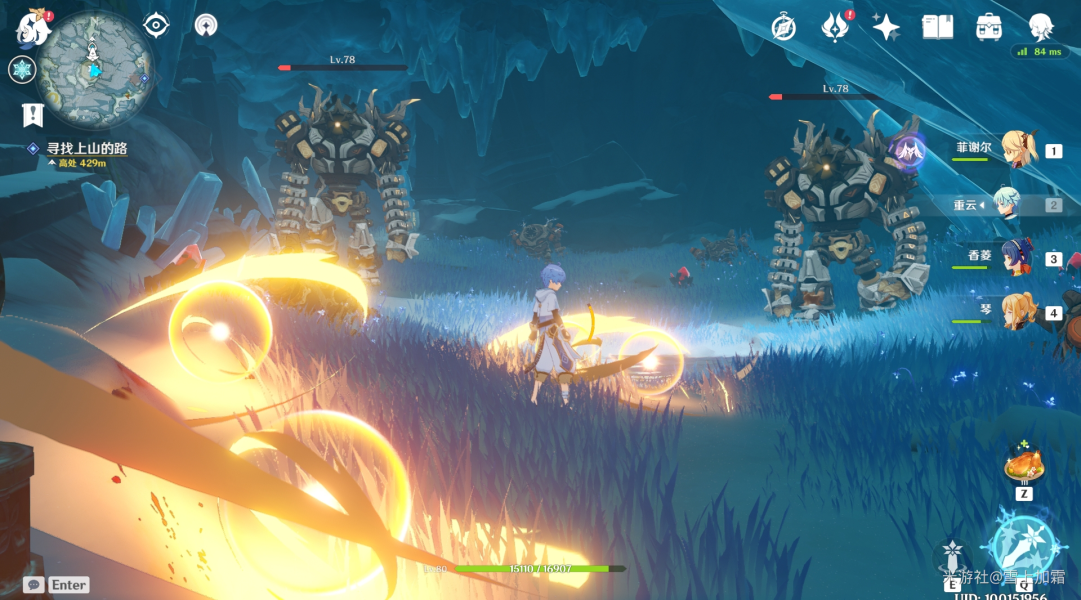This screenshot has height=600, width=1081.
Task: Select the snowflake cryo icon left of minimap
Action: coord(22,70)
